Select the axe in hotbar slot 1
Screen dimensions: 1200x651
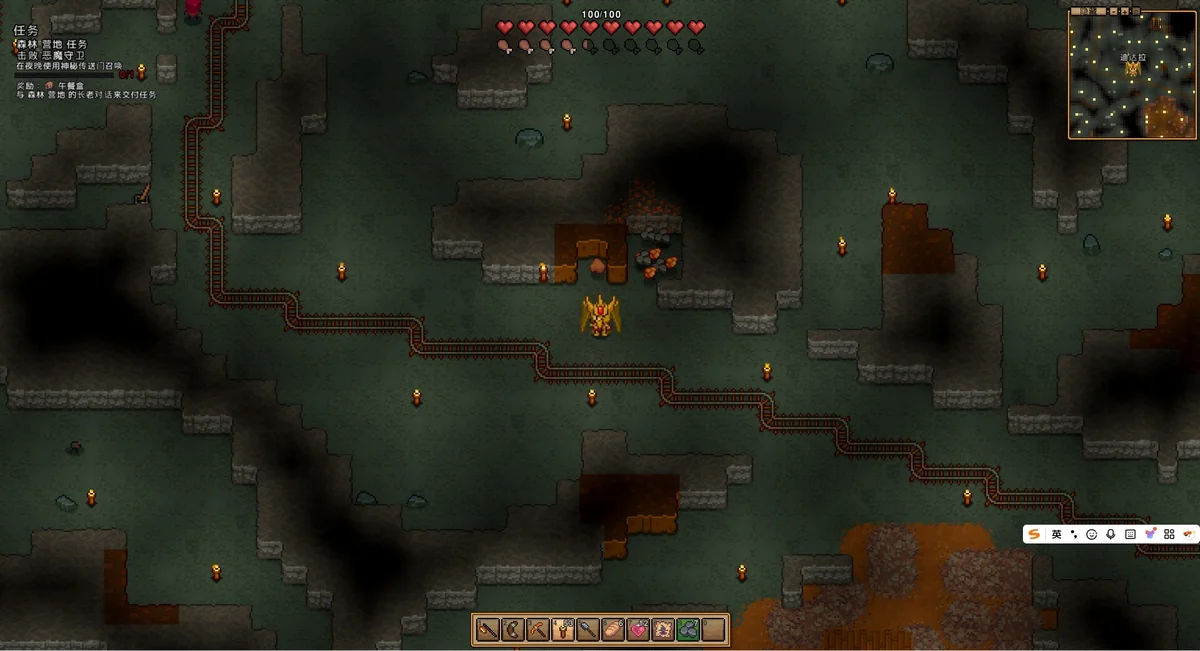coord(488,630)
